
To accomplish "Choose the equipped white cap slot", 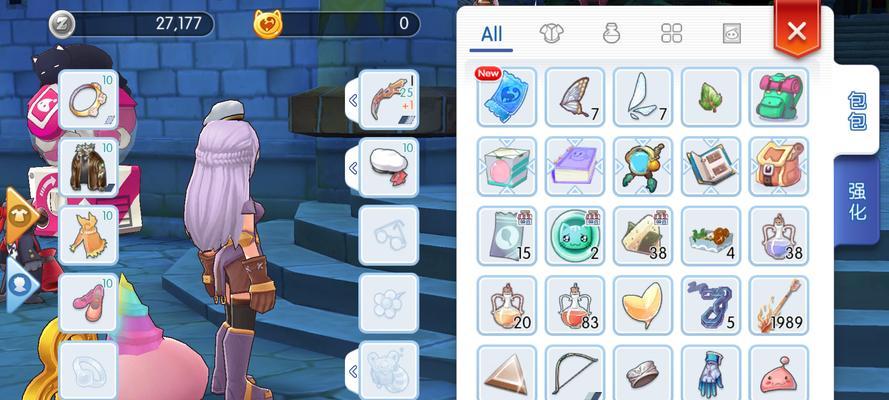I will pos(389,167).
